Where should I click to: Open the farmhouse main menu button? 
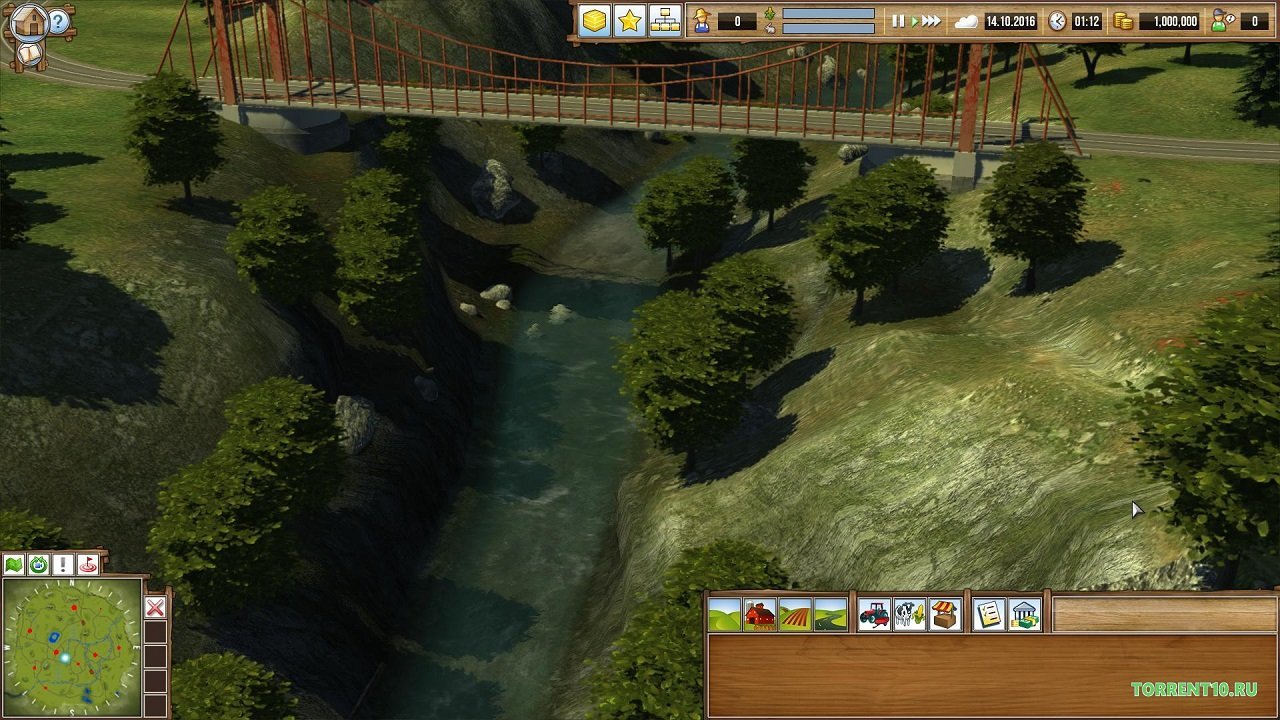[28, 21]
